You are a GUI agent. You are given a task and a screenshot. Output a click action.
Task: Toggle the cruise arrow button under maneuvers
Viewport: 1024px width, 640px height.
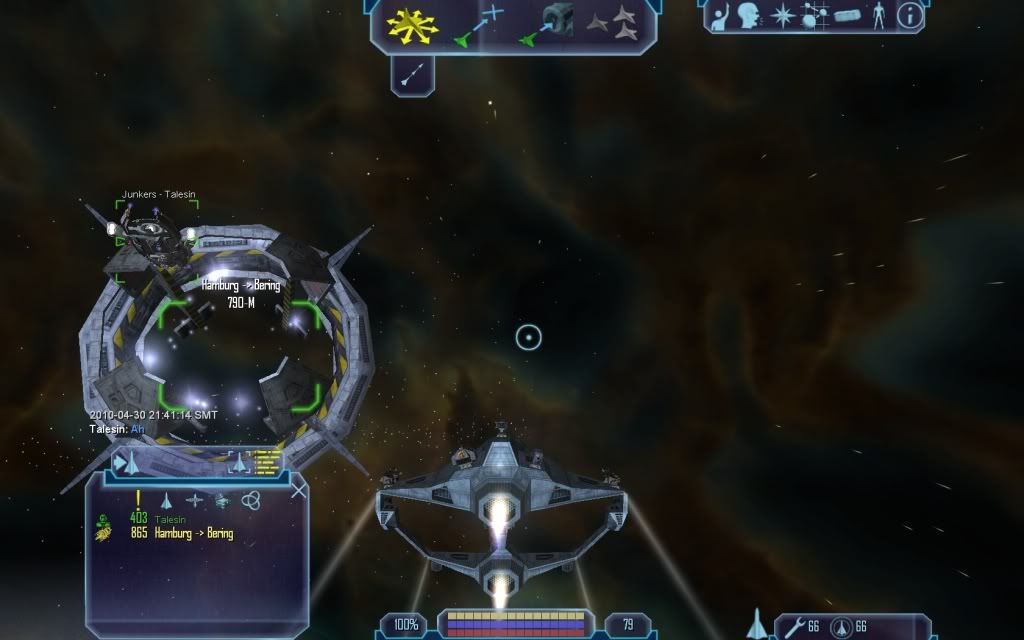click(411, 74)
